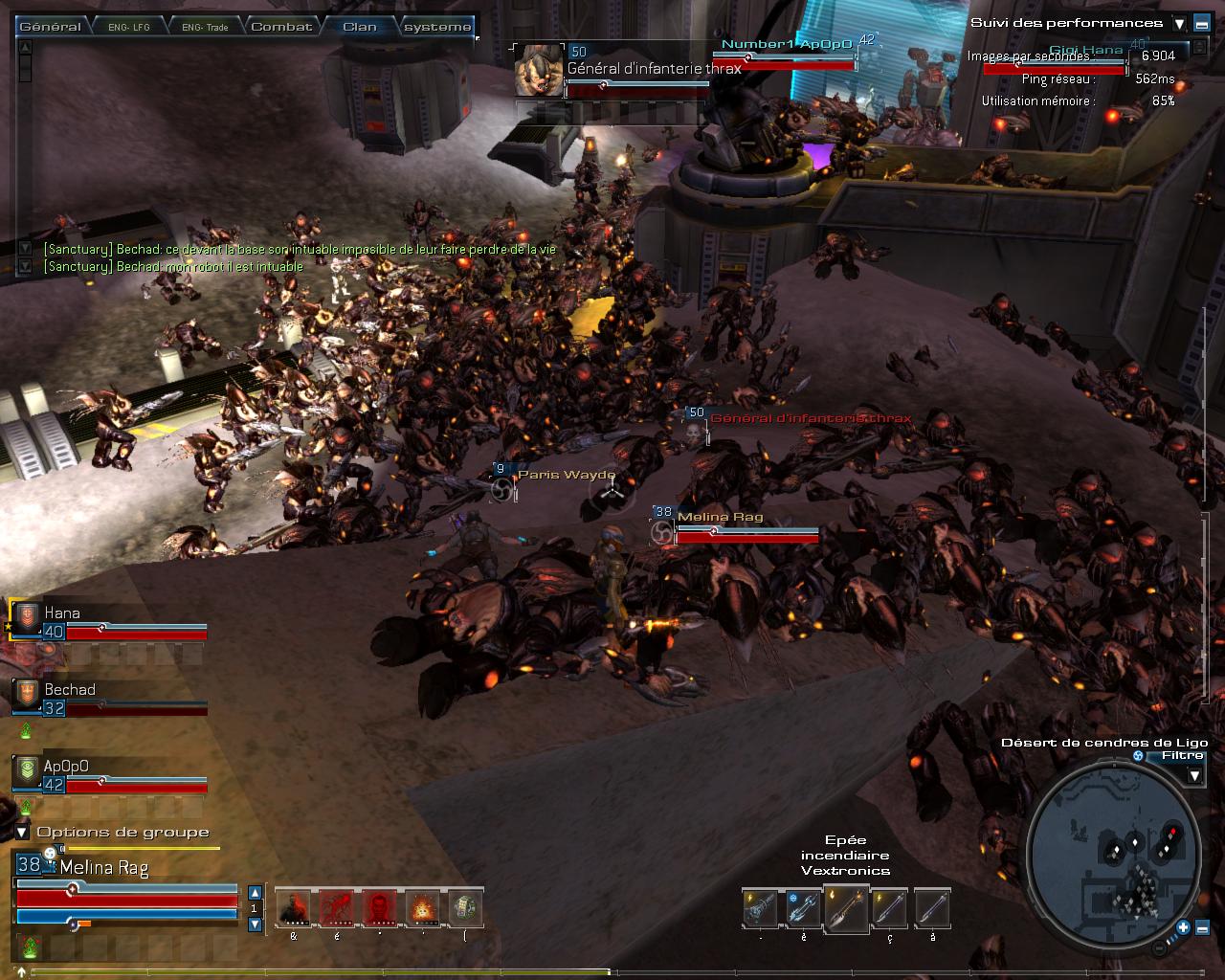Activate the fiery explosion skill
Screen dimensions: 1225x980
422,908
